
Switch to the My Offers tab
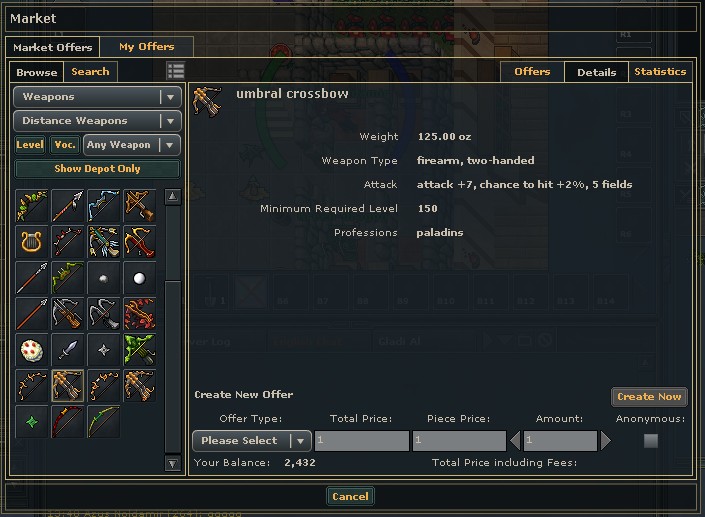pyautogui.click(x=146, y=47)
